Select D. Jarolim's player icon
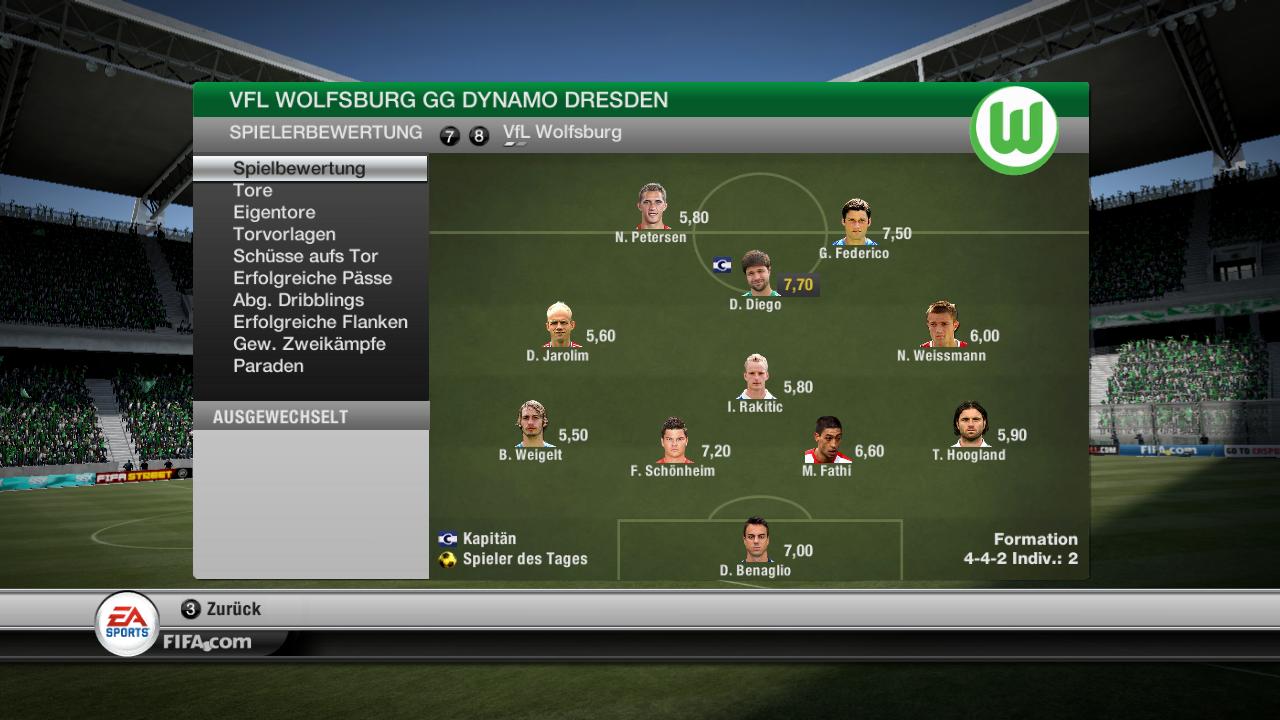Screen dimensions: 1280x720 click(x=559, y=325)
